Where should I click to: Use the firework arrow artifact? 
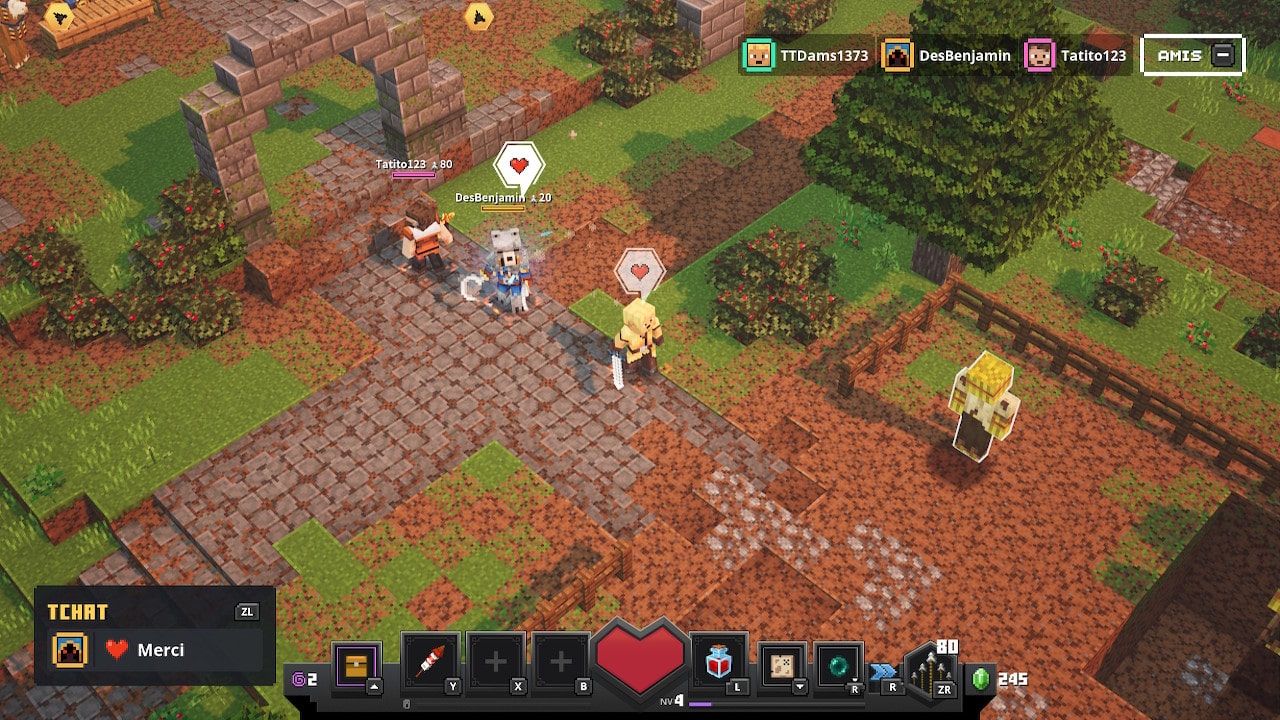430,662
